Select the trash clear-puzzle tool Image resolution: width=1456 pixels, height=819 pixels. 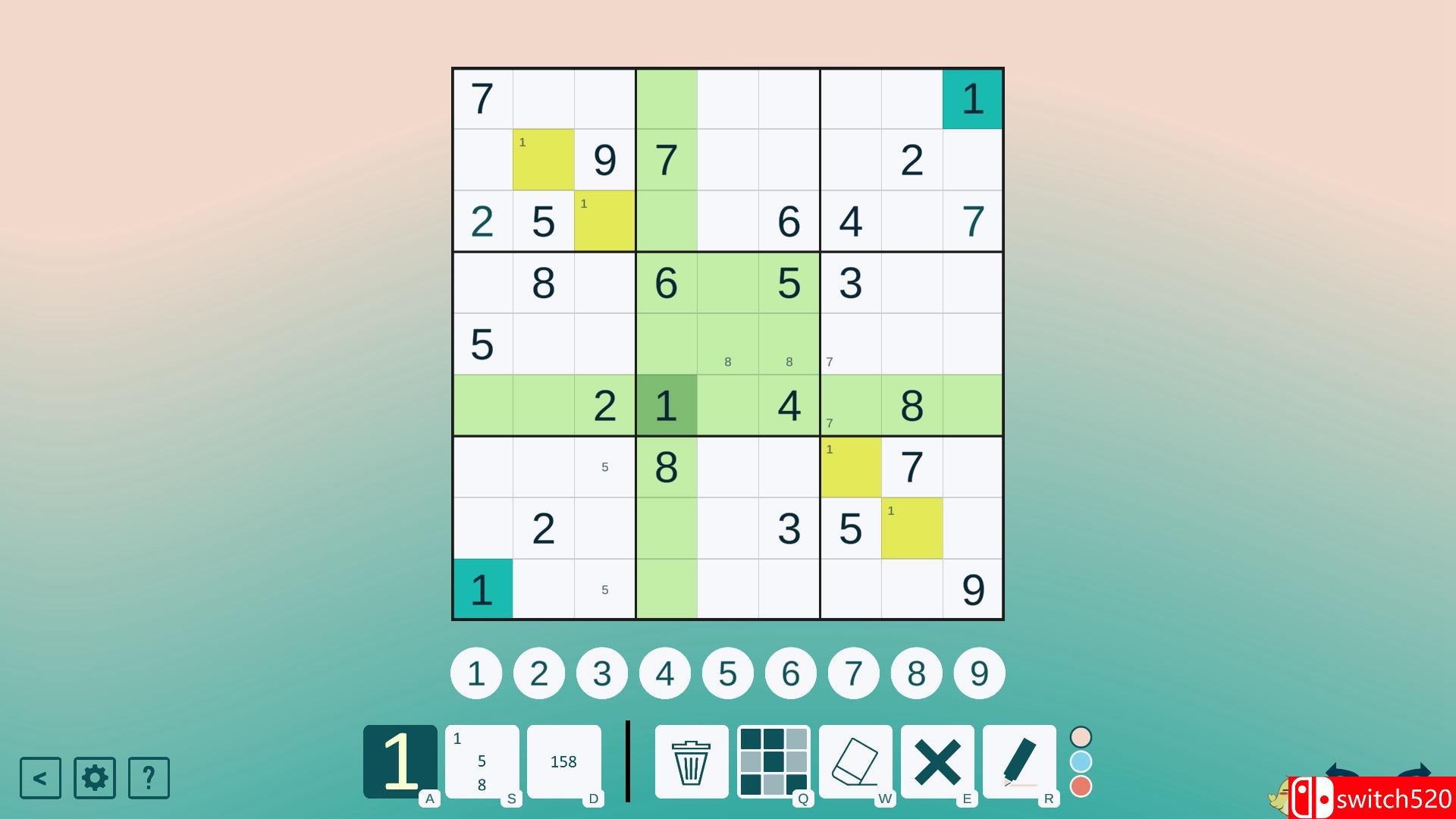pos(691,761)
